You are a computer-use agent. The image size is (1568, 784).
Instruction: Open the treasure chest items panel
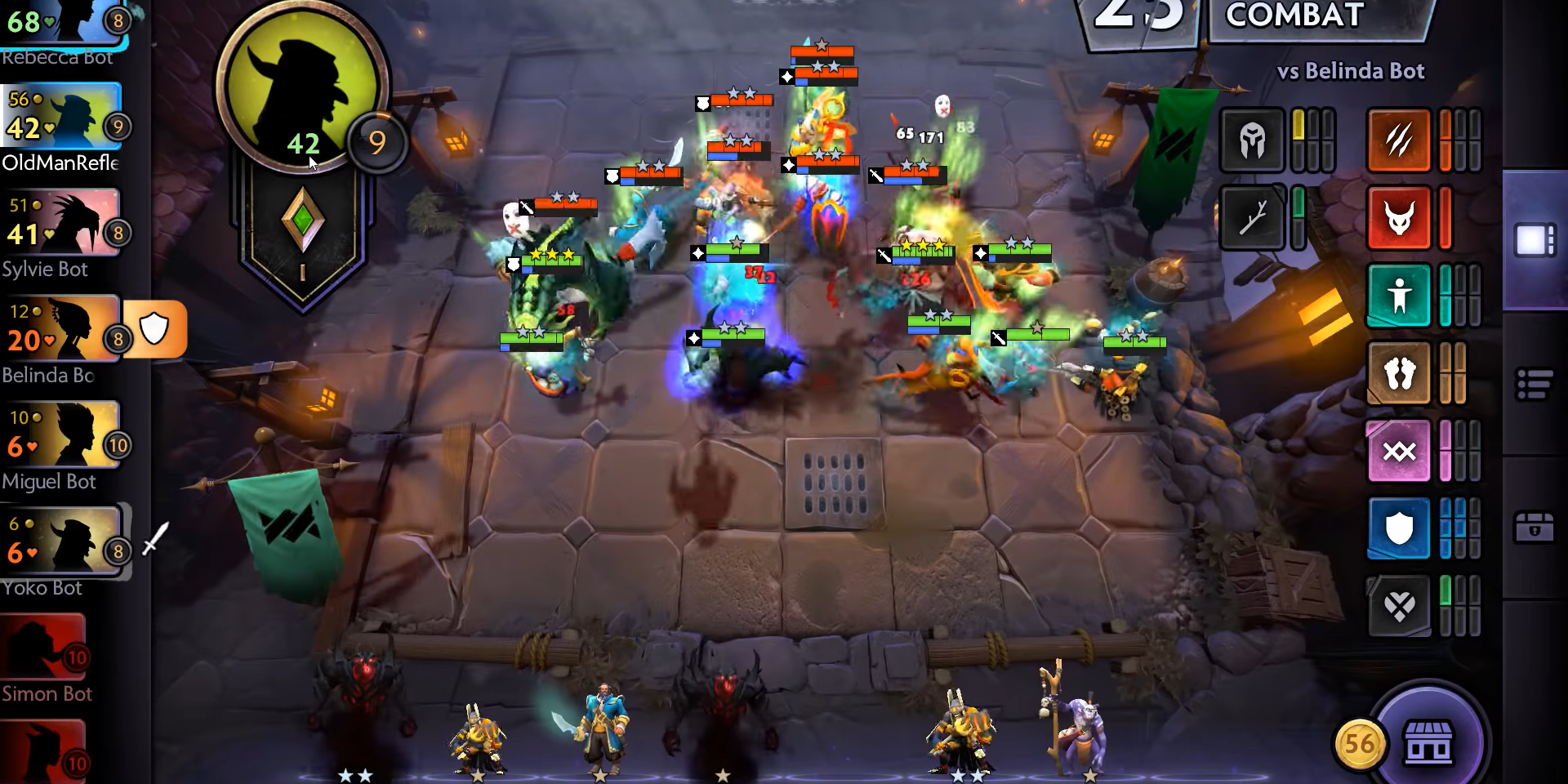pos(1535,528)
